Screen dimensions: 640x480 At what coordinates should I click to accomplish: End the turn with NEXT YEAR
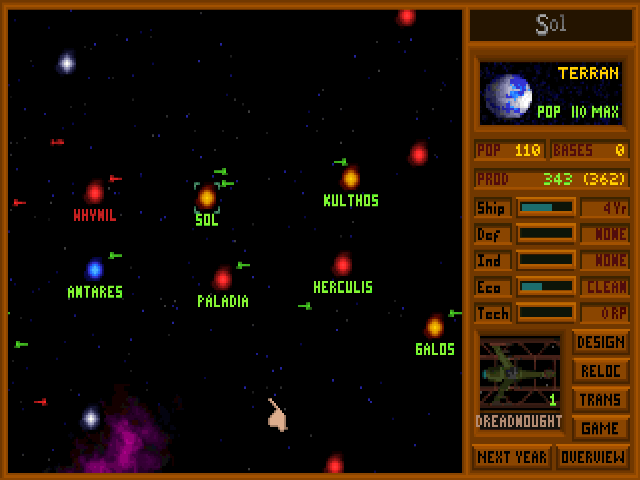(x=510, y=457)
